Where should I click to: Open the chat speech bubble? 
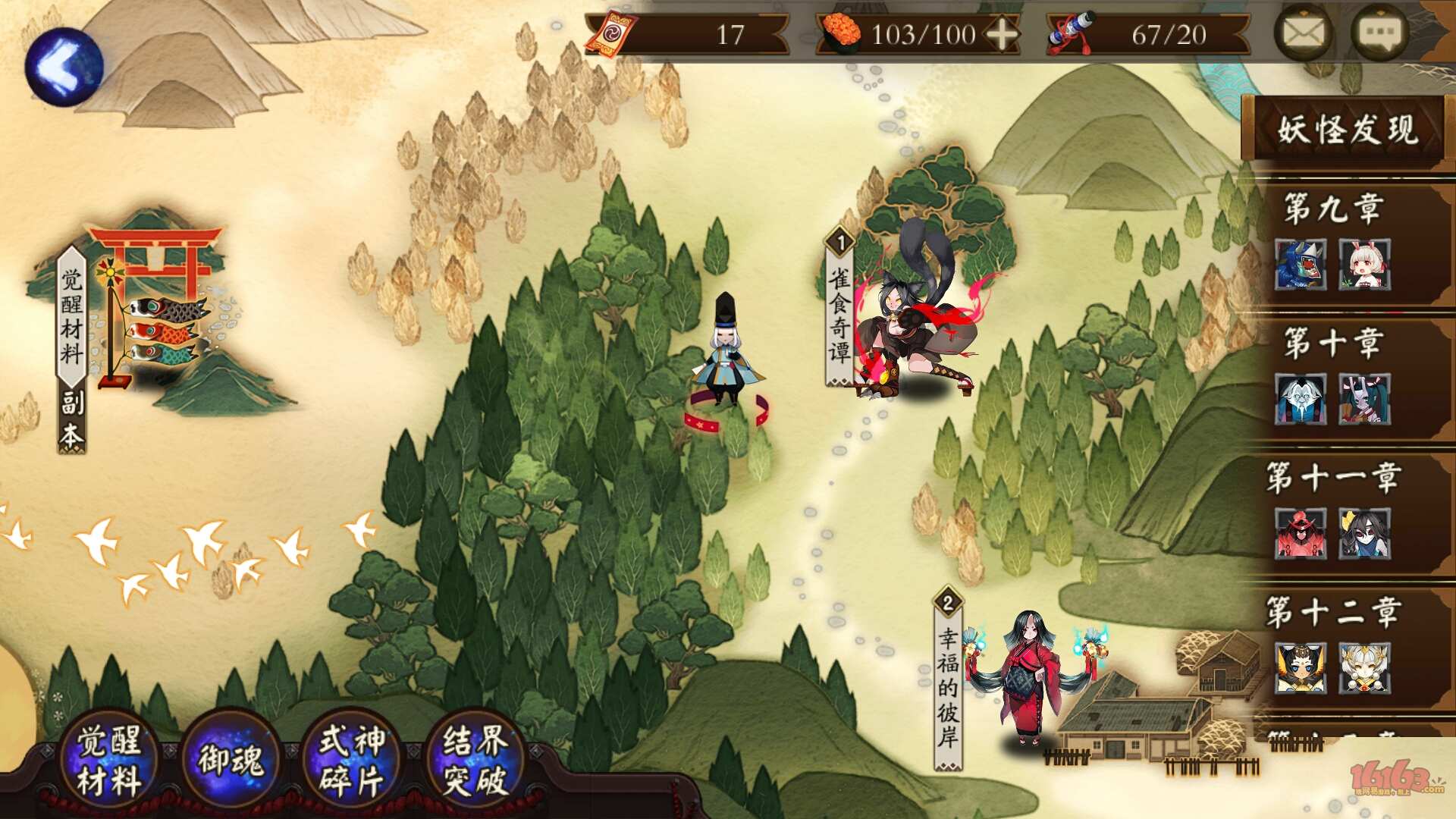click(1379, 33)
